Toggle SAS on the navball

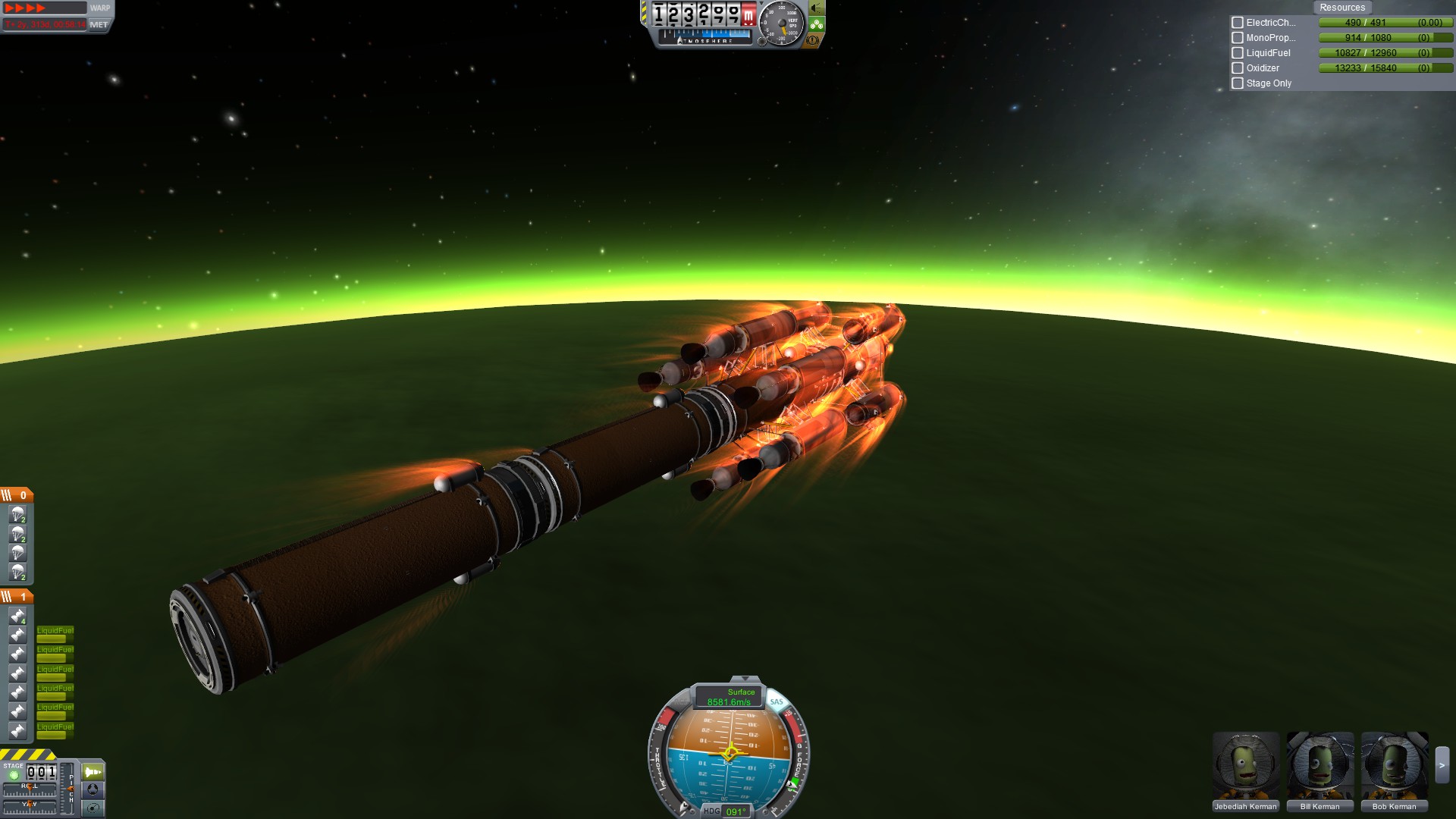777,702
